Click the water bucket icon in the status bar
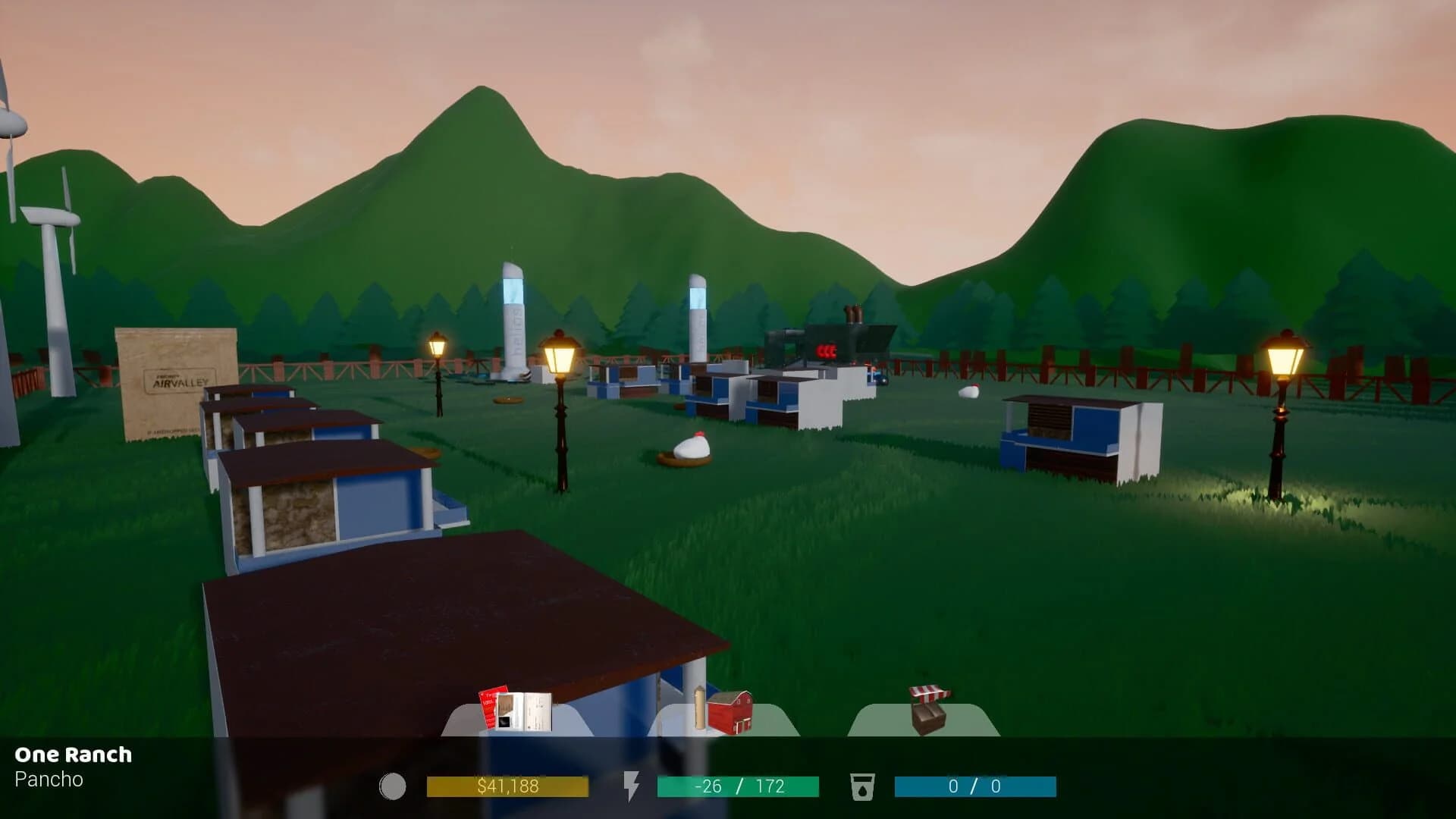The width and height of the screenshot is (1456, 819). click(x=863, y=787)
